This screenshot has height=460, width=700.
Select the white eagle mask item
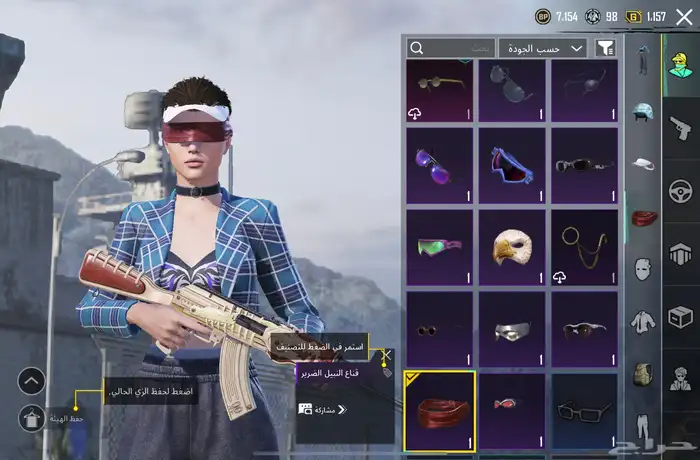512,246
